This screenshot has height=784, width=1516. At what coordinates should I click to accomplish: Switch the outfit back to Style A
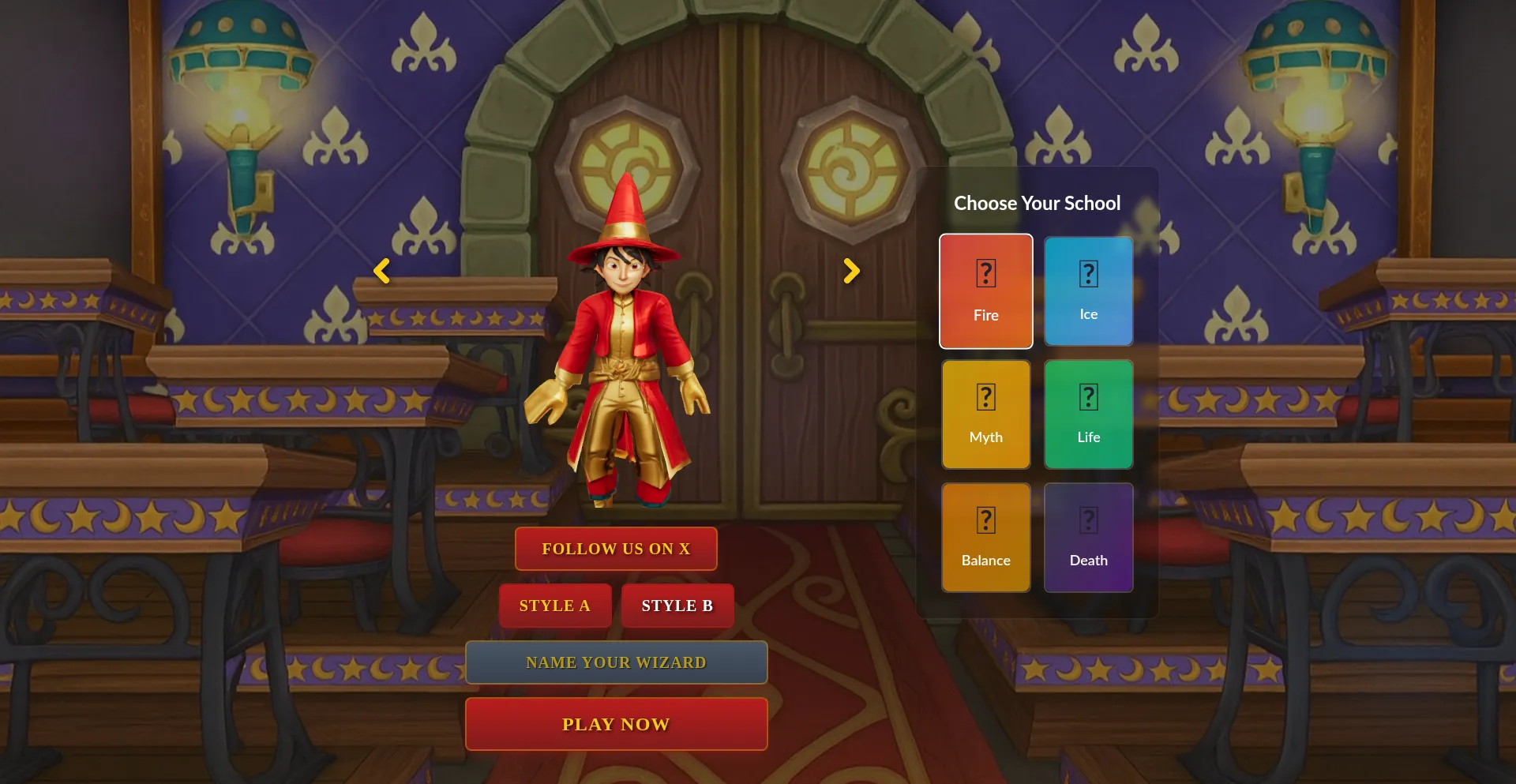tap(554, 606)
